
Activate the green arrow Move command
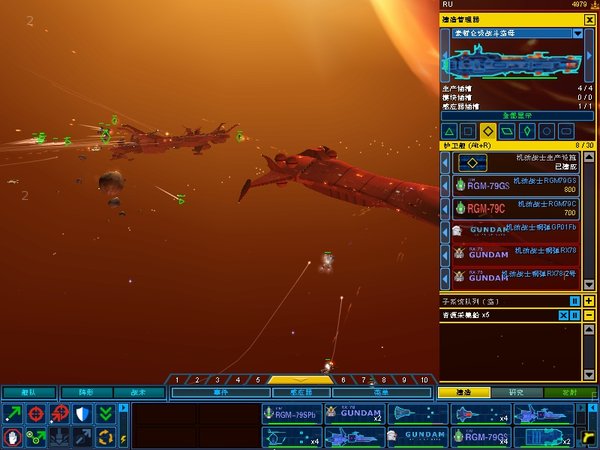coord(13,414)
